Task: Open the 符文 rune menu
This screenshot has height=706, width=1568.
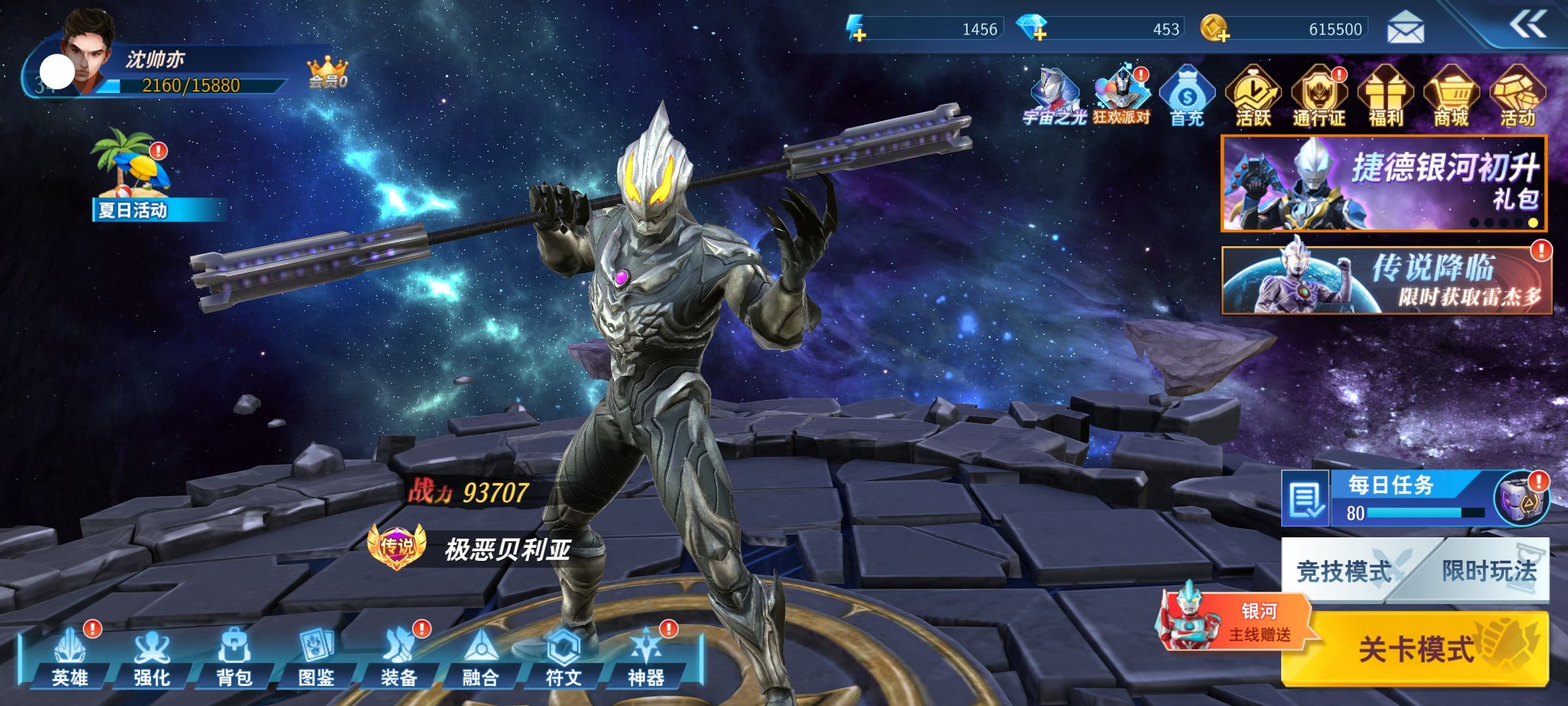Action: (563, 658)
